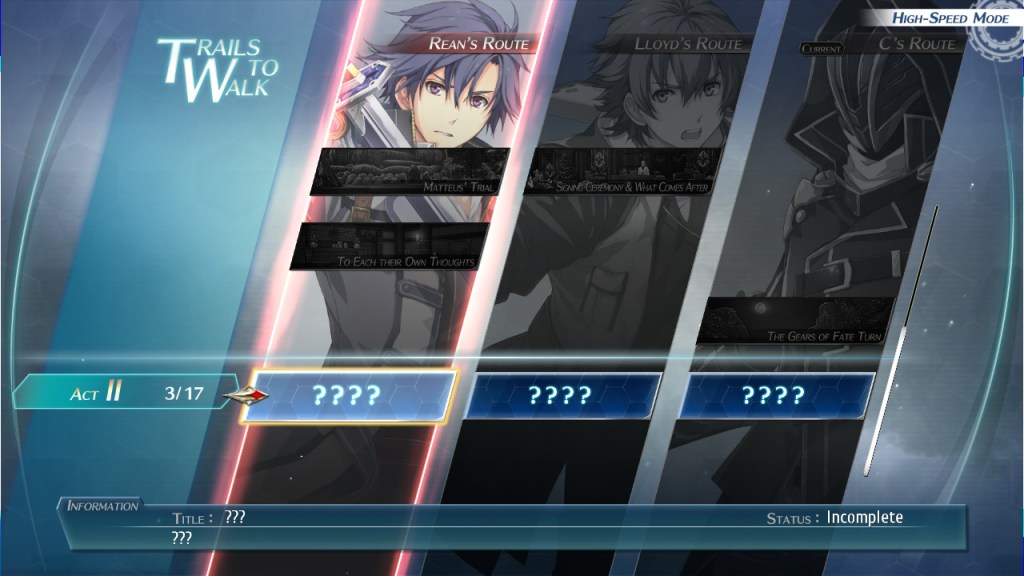The image size is (1024, 576).
Task: Open the Matteus' Trial episode thumbnail
Action: pyautogui.click(x=410, y=171)
